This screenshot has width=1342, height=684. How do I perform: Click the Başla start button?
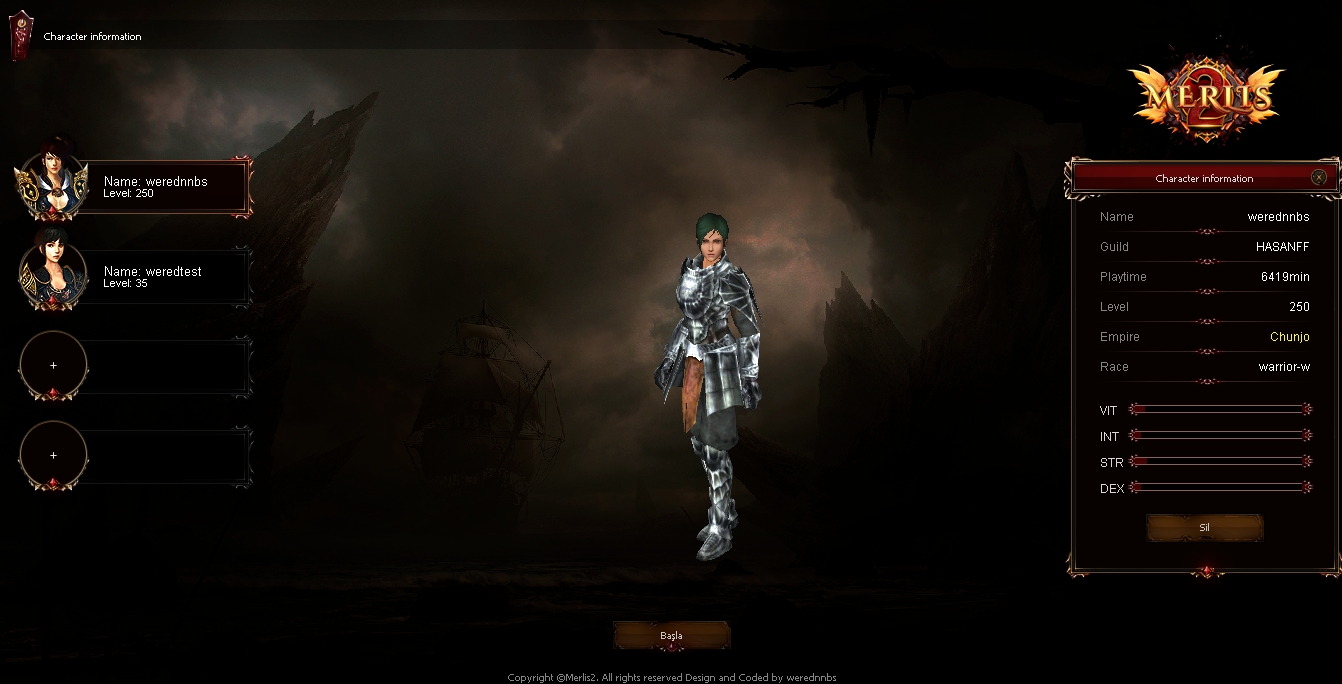pyautogui.click(x=671, y=636)
